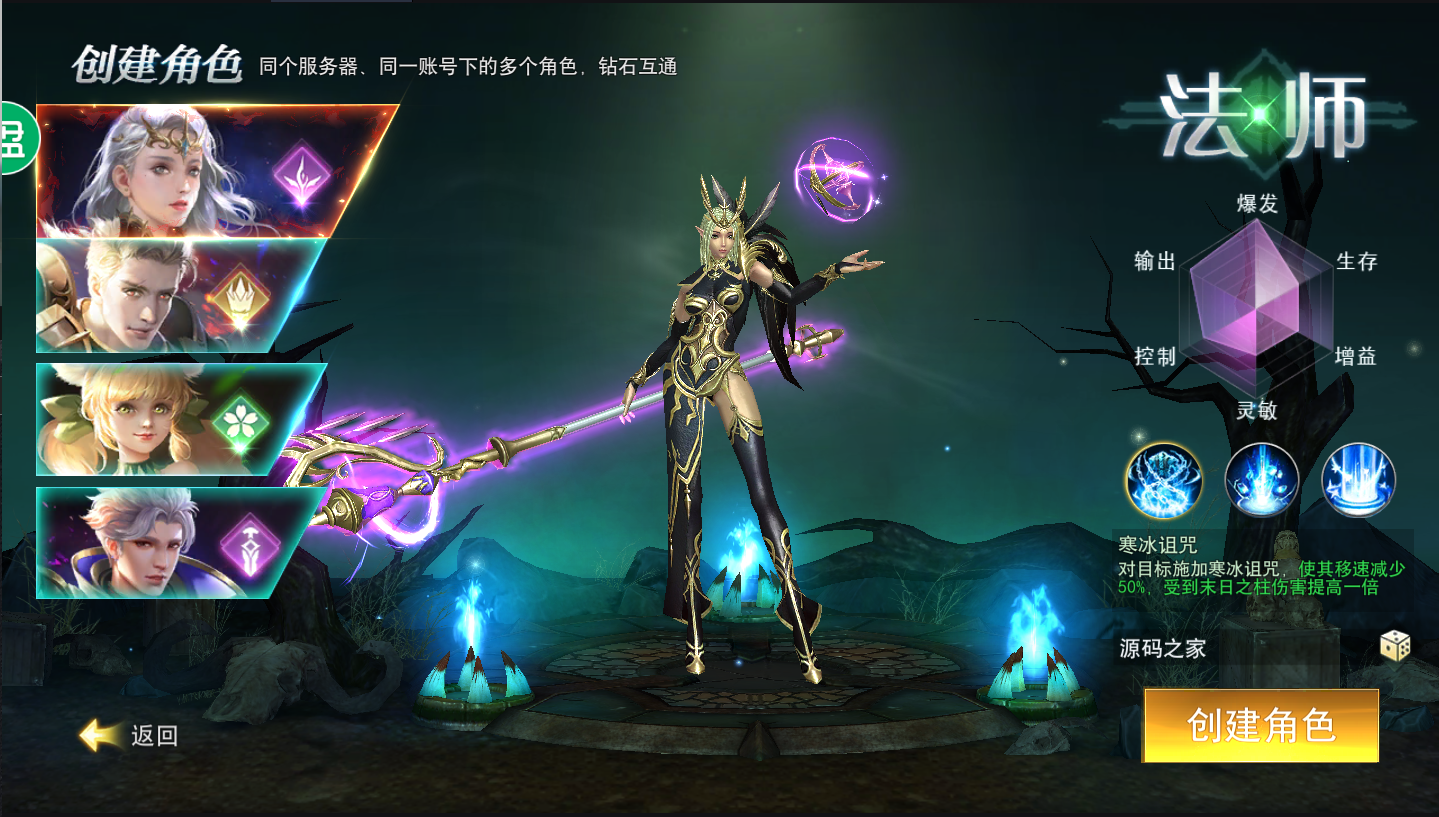
Task: View the second ice burst skill icon
Action: (x=1261, y=480)
